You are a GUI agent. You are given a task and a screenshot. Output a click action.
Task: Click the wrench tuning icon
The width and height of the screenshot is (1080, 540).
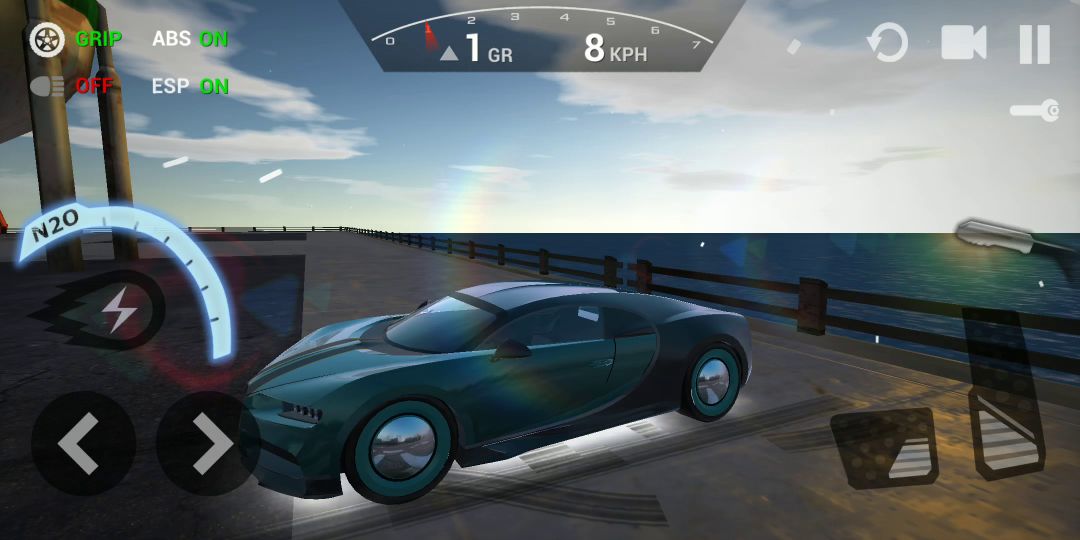[x=1034, y=111]
